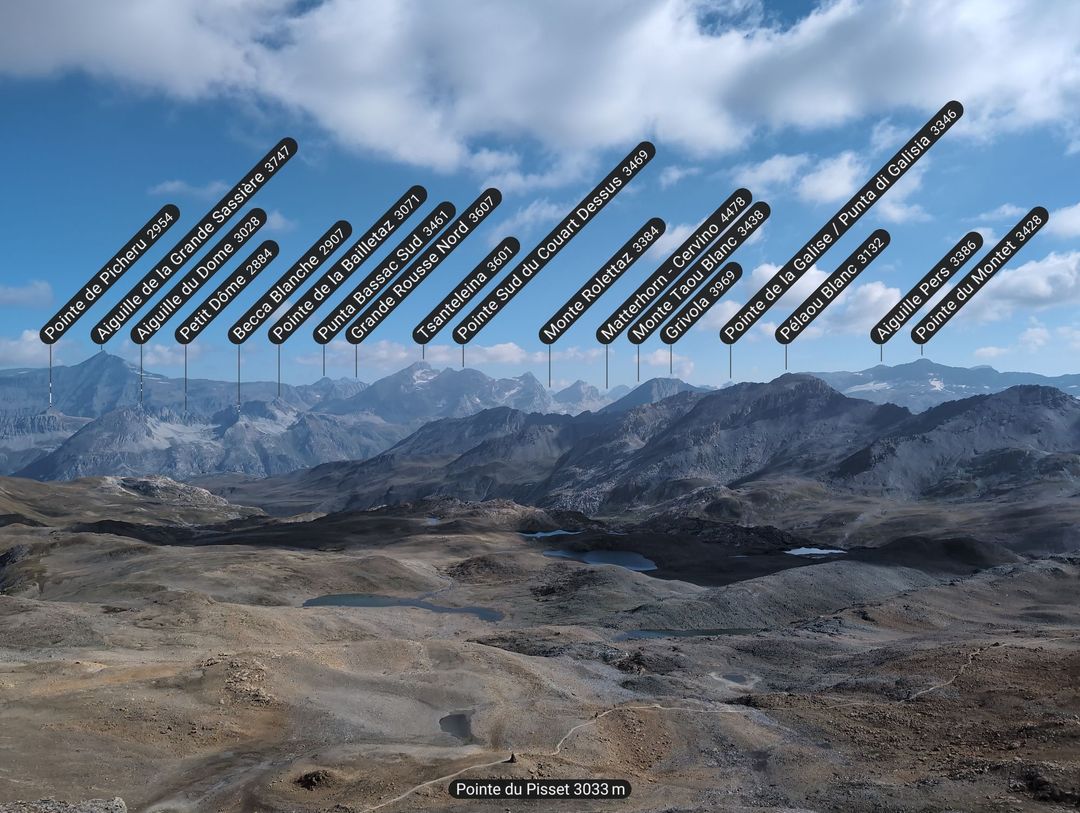This screenshot has width=1080, height=813.
Task: Open the Pointe du Montet label
Action: pyautogui.click(x=980, y=275)
